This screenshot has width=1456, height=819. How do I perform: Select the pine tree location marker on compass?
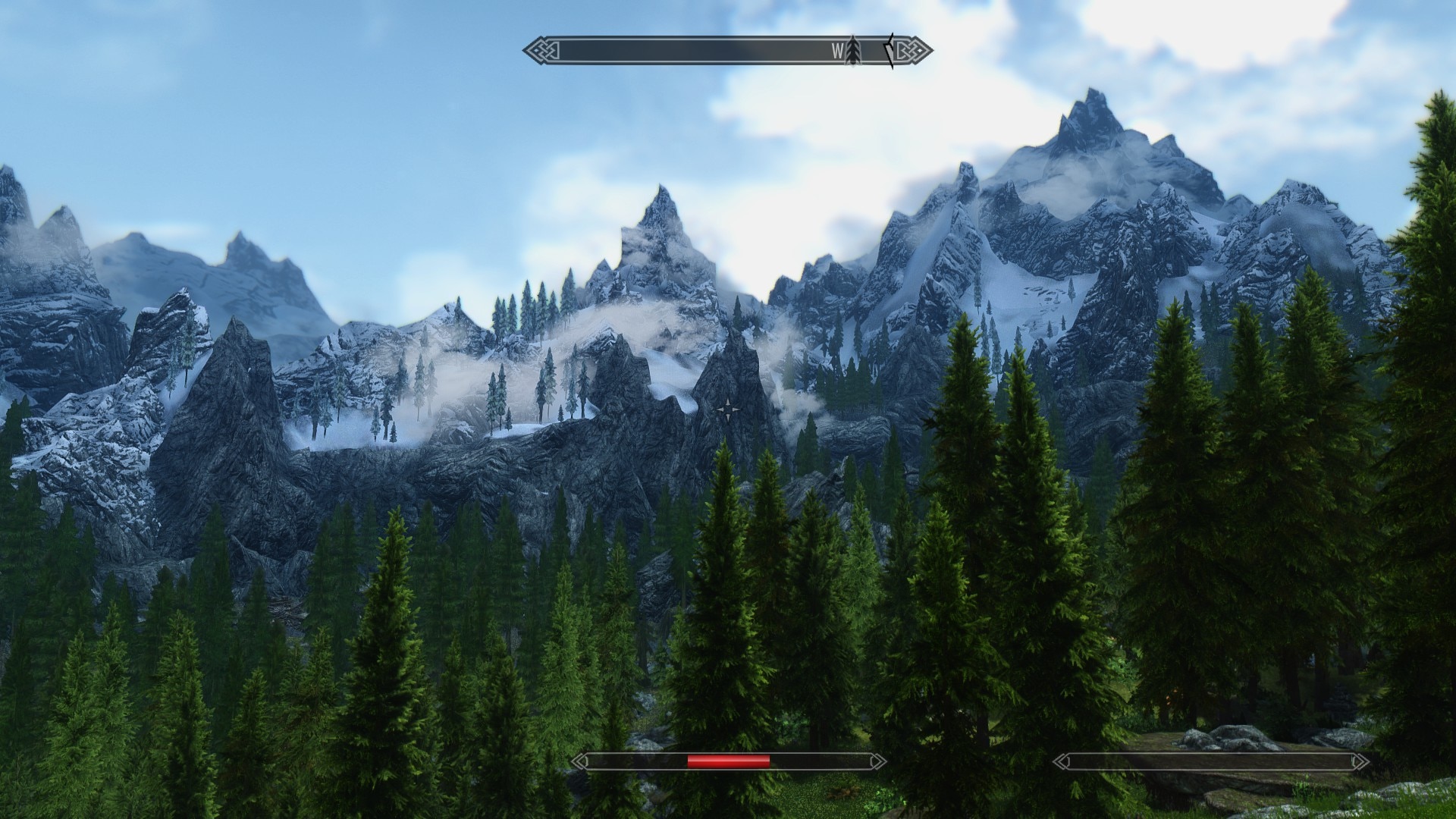pos(854,51)
